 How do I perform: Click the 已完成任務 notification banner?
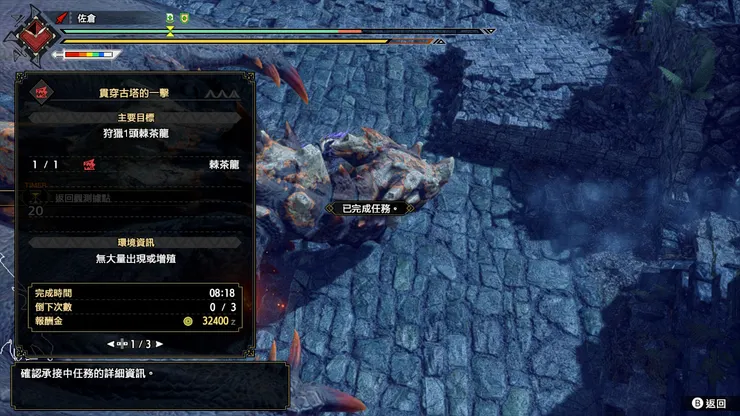pyautogui.click(x=370, y=208)
